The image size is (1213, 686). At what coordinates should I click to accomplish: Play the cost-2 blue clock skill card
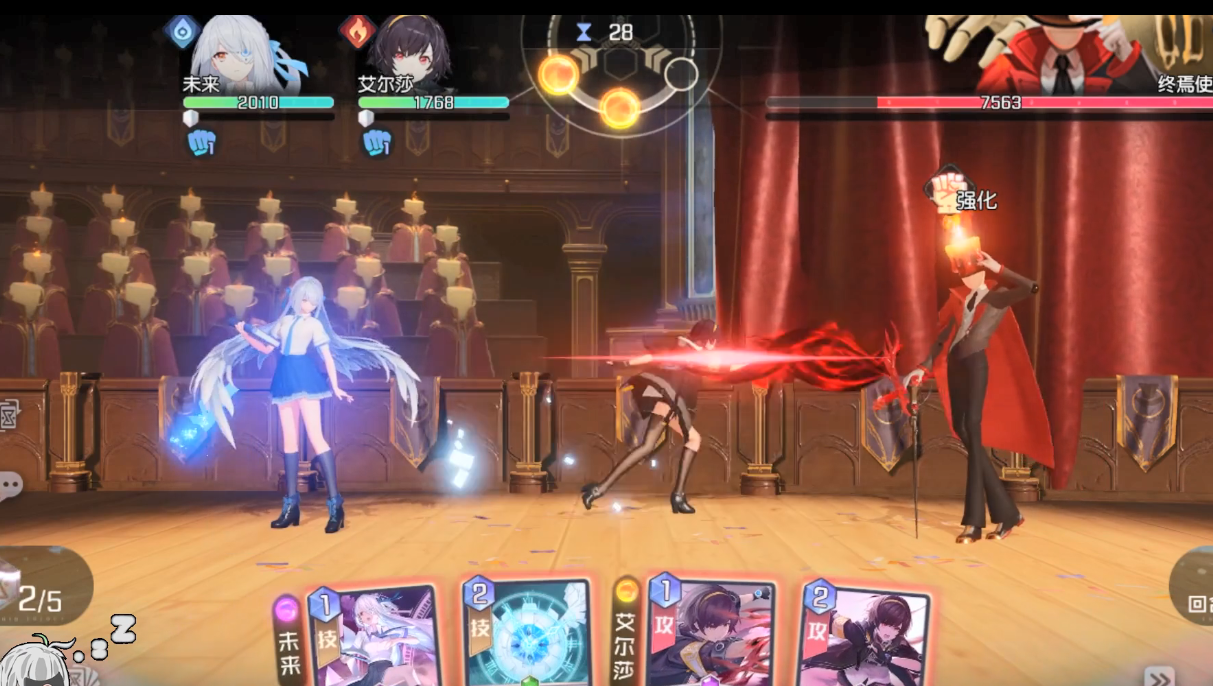(528, 633)
